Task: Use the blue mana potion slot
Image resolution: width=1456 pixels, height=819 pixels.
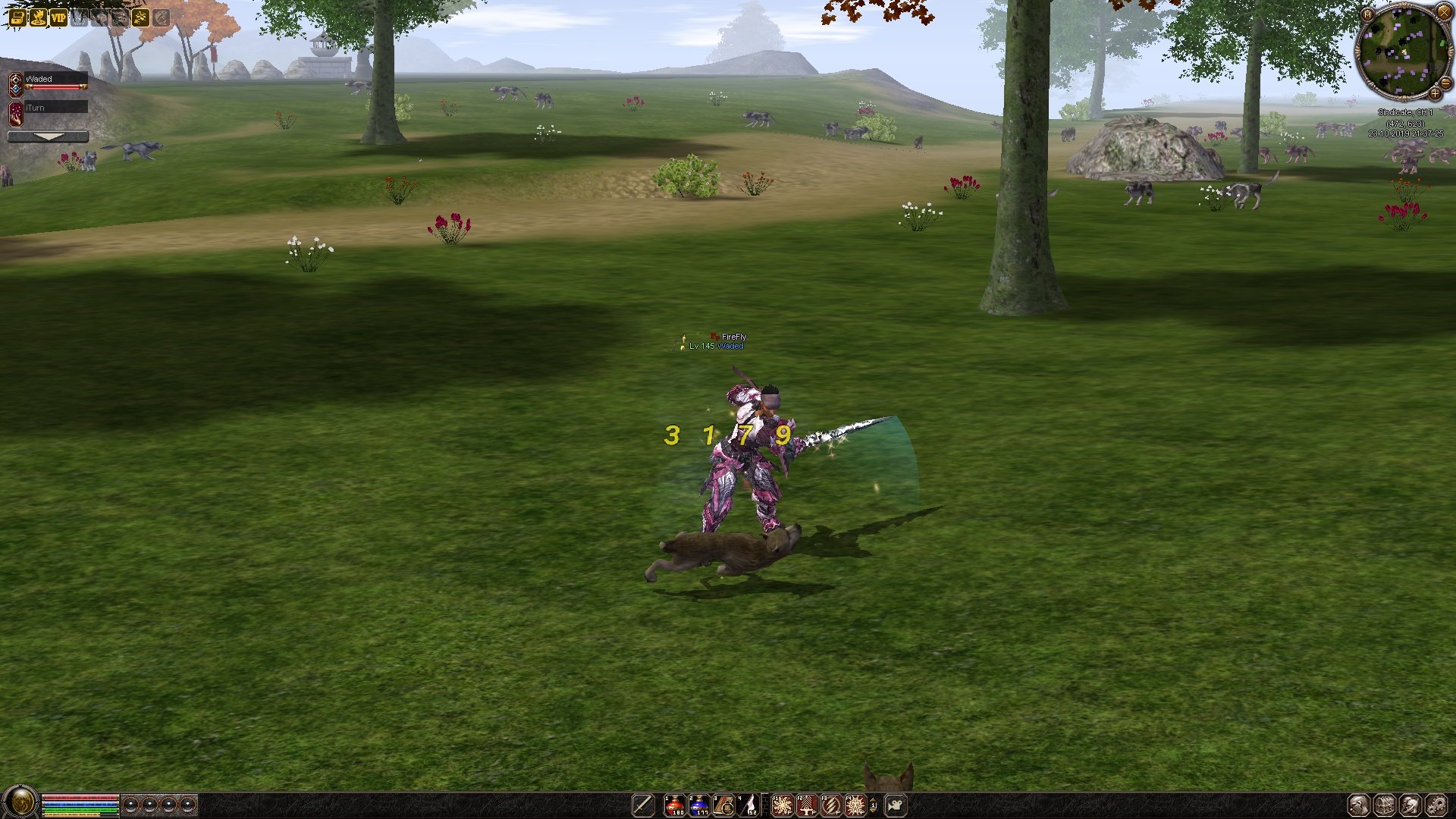Action: [x=698, y=805]
